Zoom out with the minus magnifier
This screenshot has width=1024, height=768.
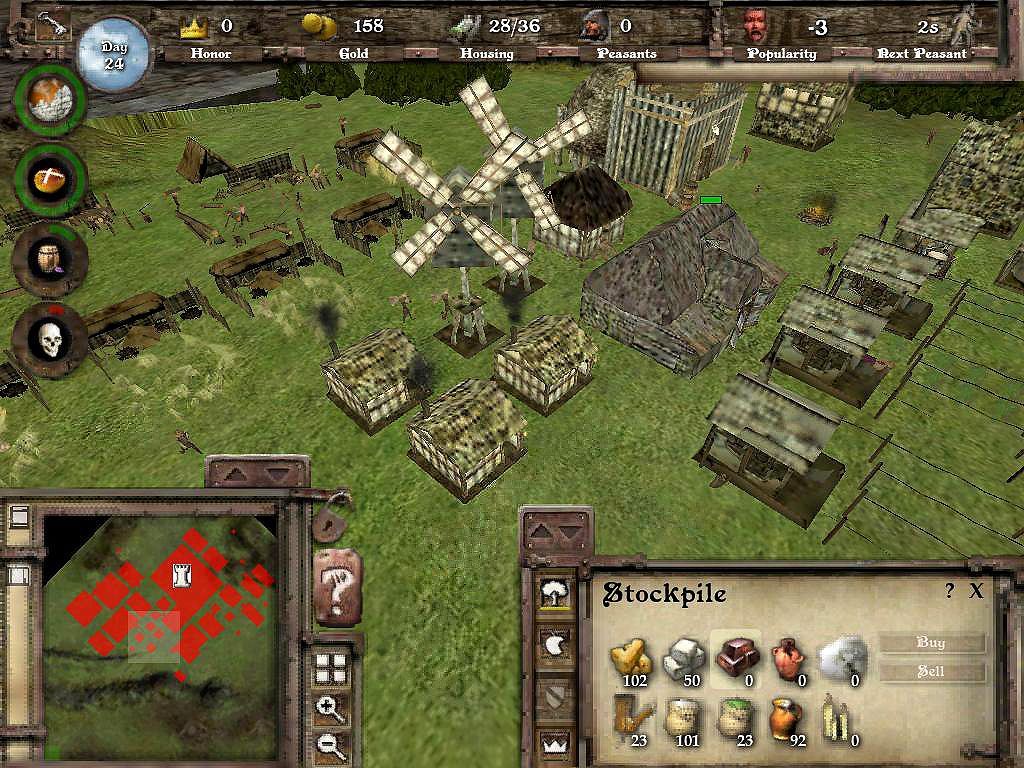(x=331, y=744)
